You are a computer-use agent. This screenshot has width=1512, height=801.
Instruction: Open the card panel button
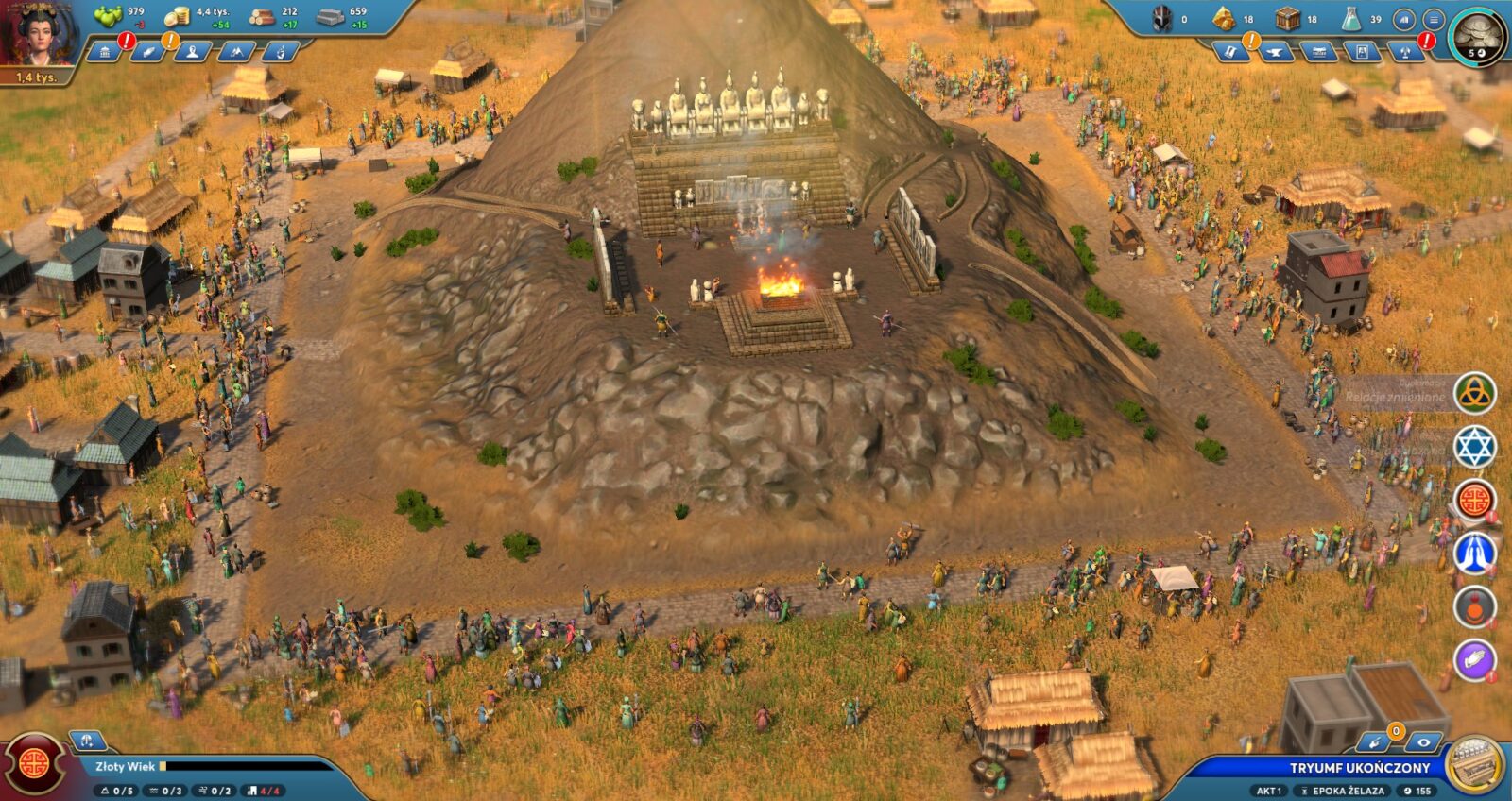point(1363,52)
